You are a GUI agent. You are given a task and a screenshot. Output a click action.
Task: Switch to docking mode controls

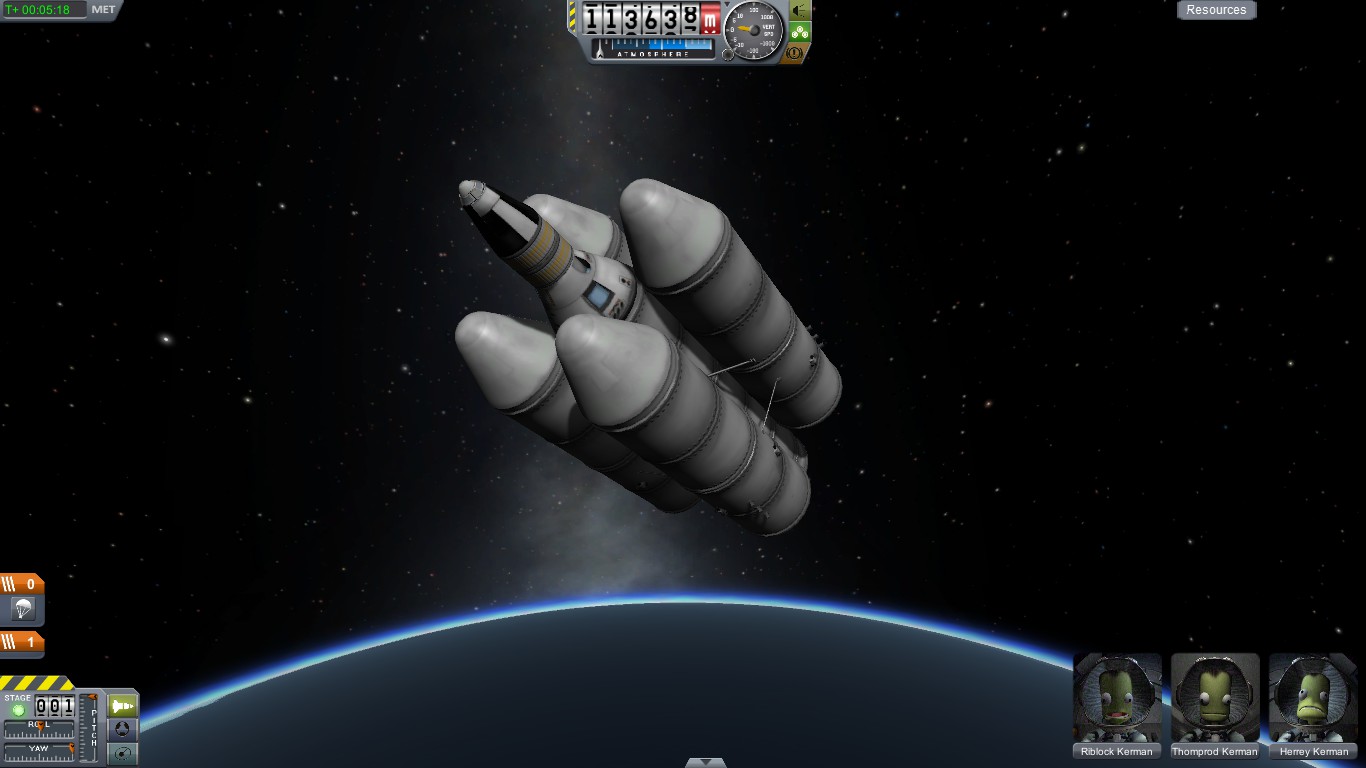point(122,730)
